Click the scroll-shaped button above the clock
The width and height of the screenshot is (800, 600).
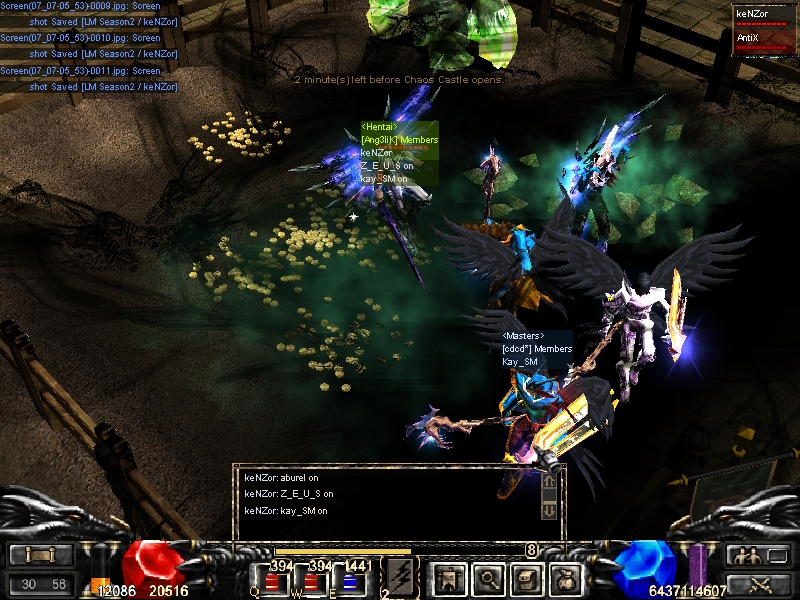(41, 555)
